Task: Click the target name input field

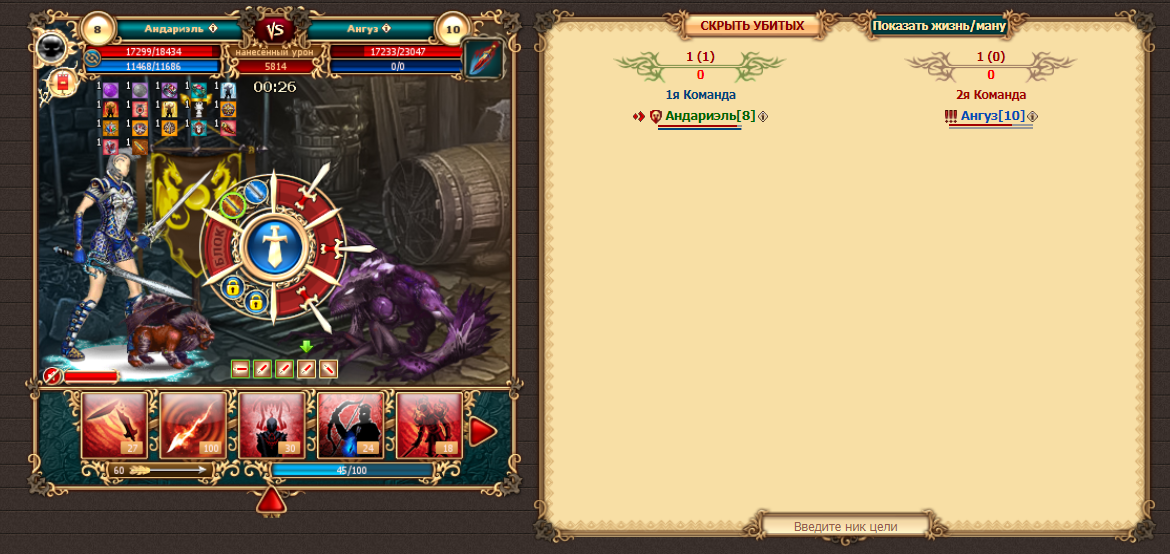Action: coord(845,526)
